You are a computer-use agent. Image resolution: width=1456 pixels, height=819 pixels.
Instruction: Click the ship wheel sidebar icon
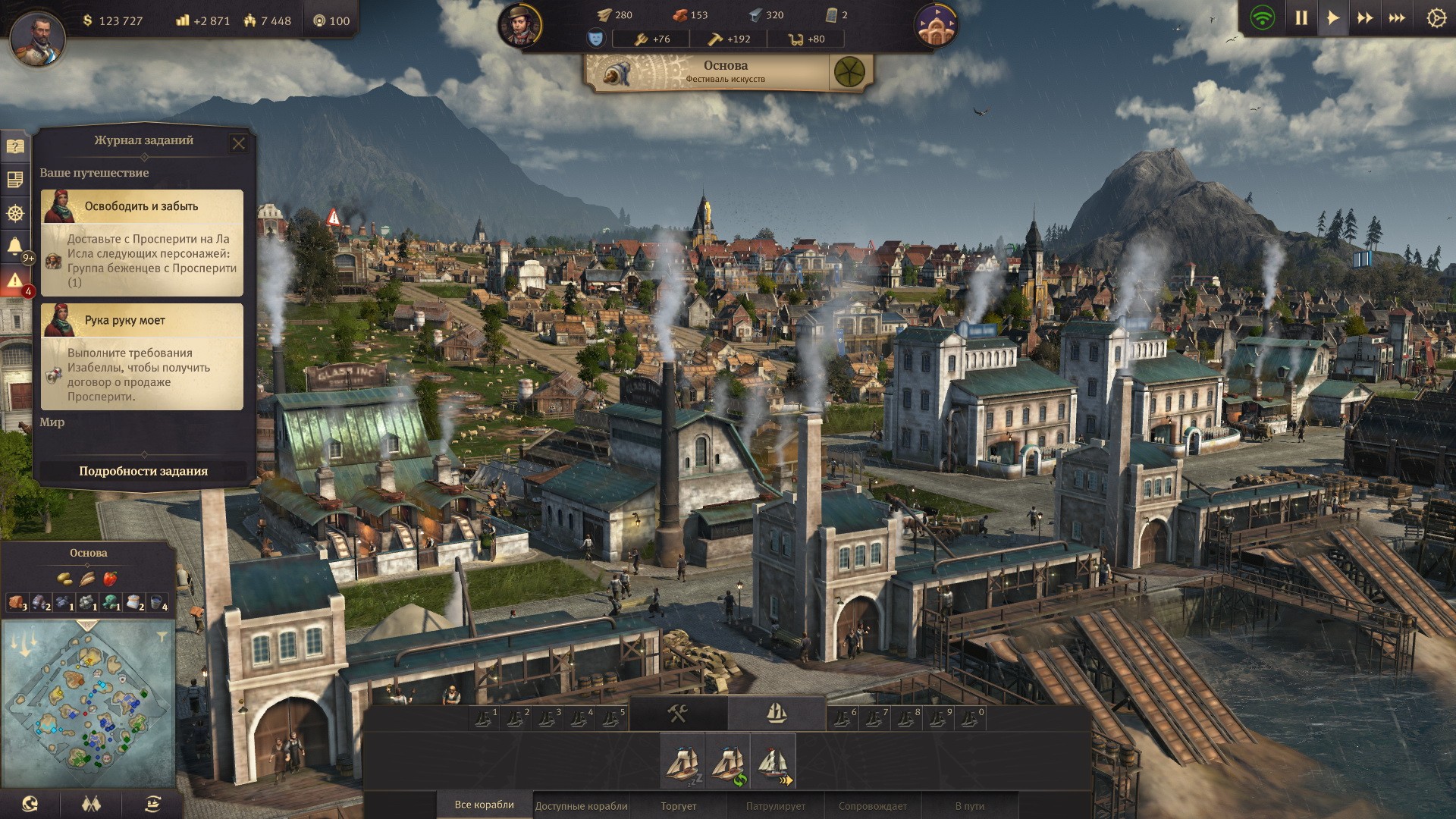(14, 214)
